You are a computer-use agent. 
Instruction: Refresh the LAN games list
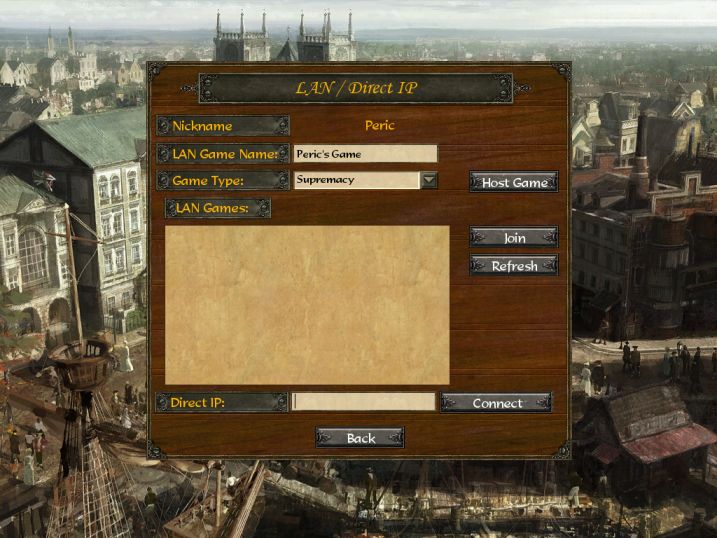pyautogui.click(x=514, y=266)
